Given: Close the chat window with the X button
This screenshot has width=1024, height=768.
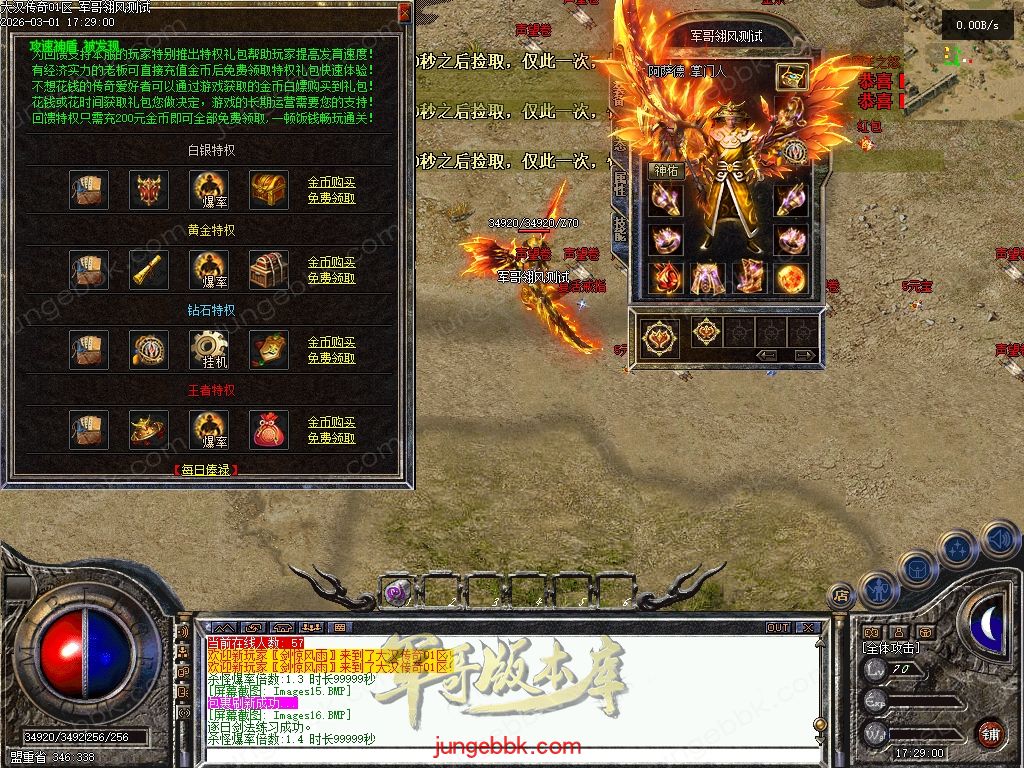Looking at the screenshot, I should point(808,628).
